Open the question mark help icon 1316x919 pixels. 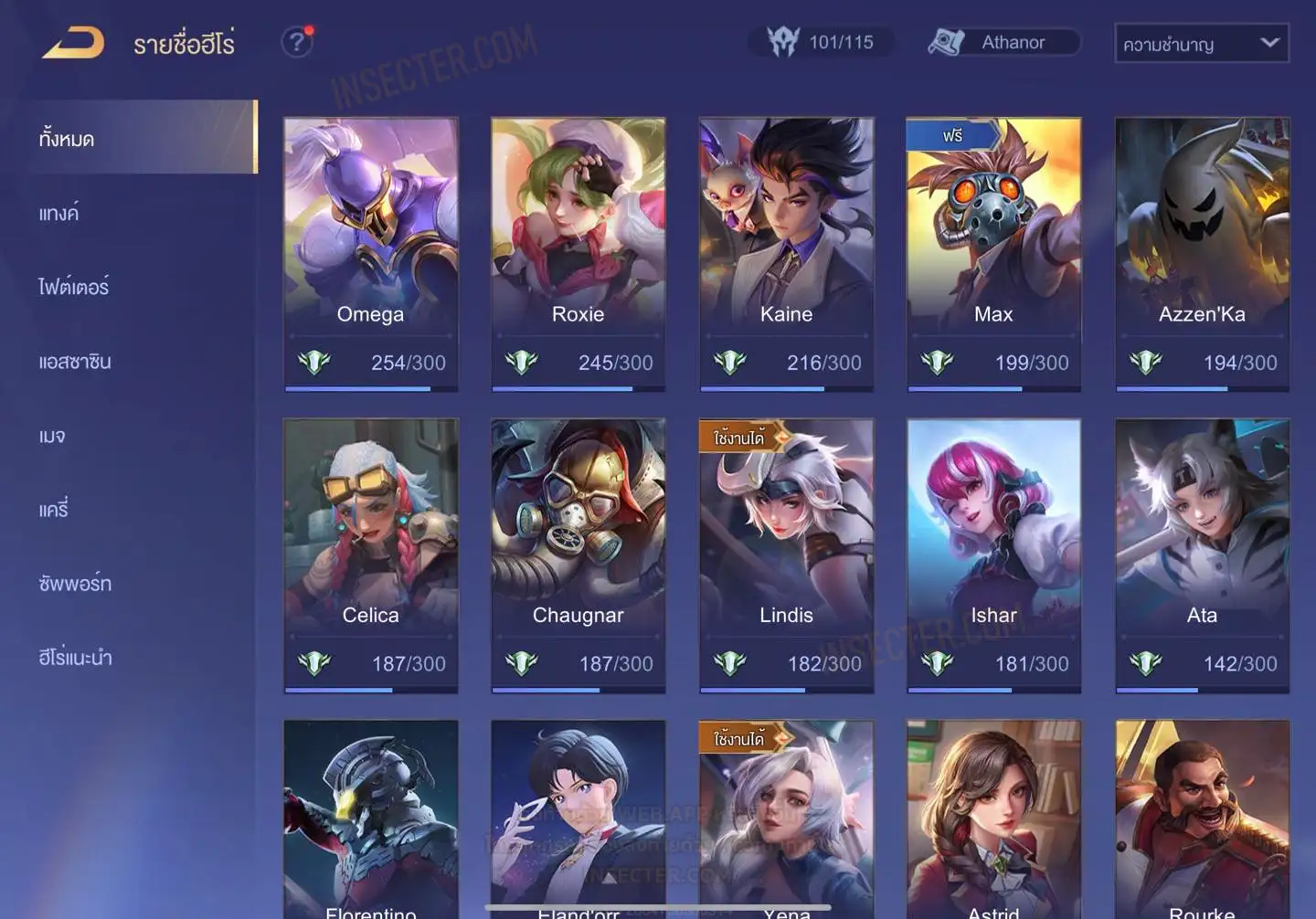tap(296, 42)
